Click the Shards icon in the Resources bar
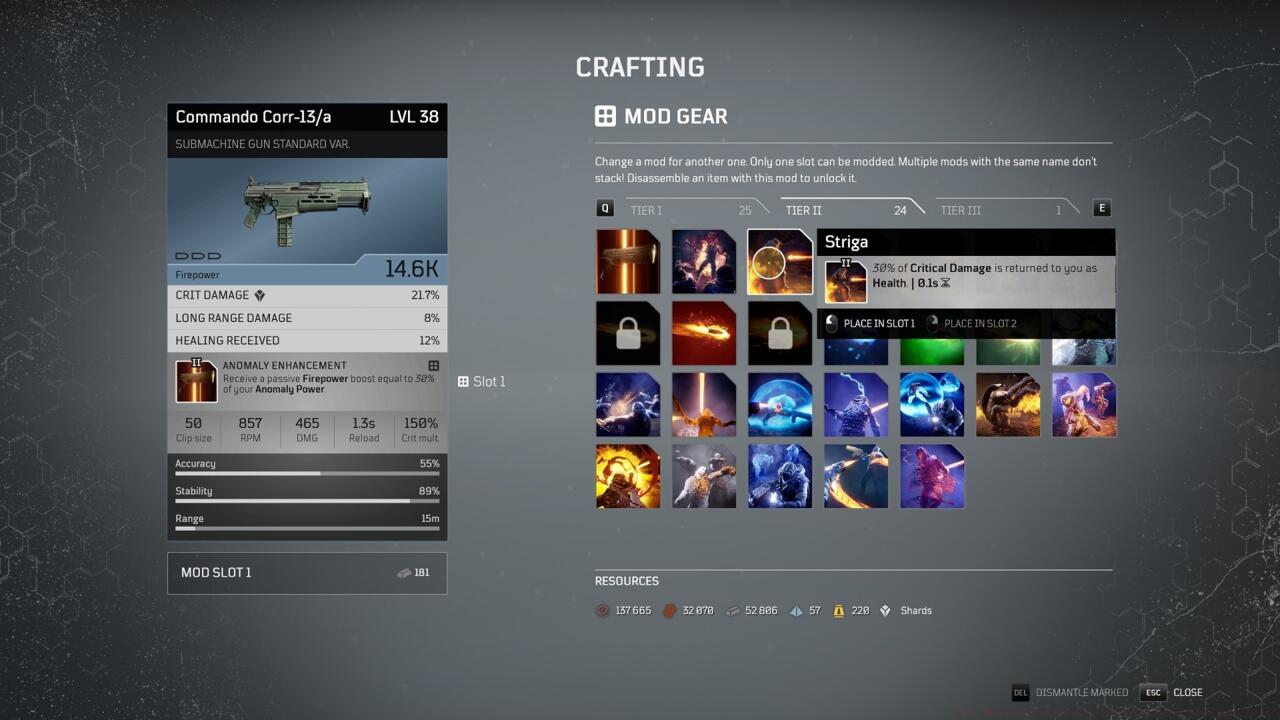 coord(884,610)
